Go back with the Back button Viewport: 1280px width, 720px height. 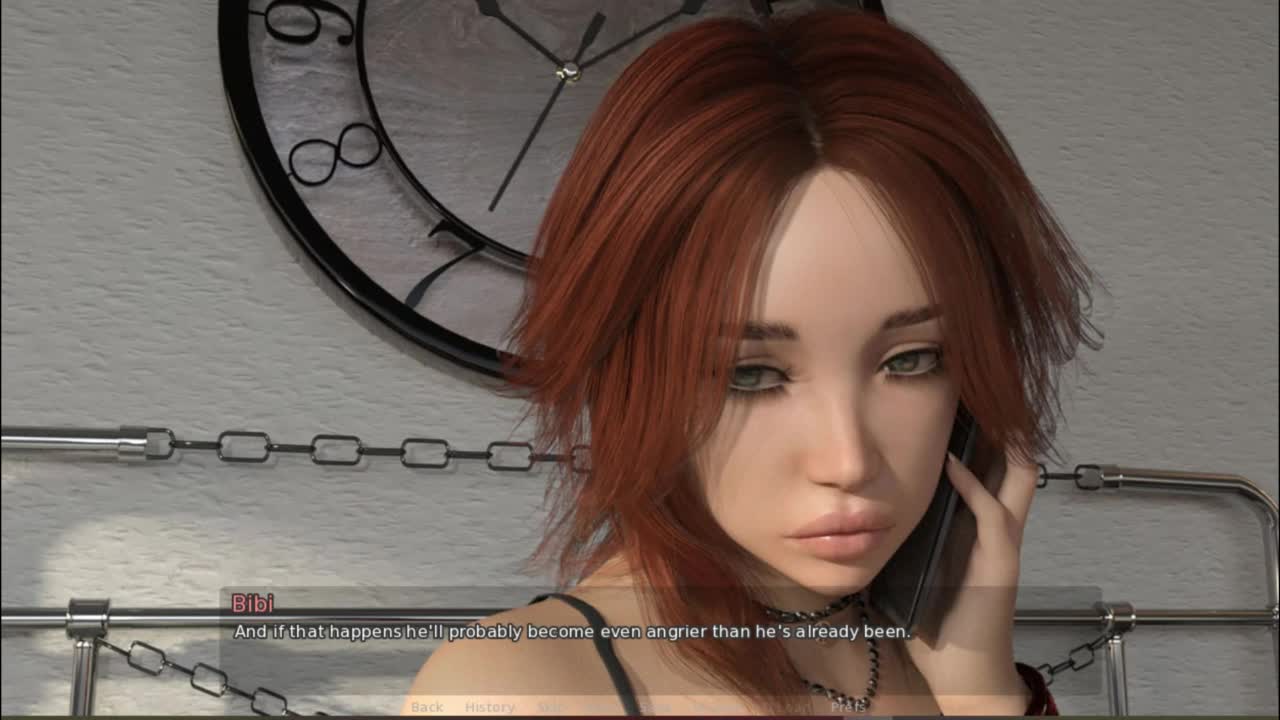point(427,707)
